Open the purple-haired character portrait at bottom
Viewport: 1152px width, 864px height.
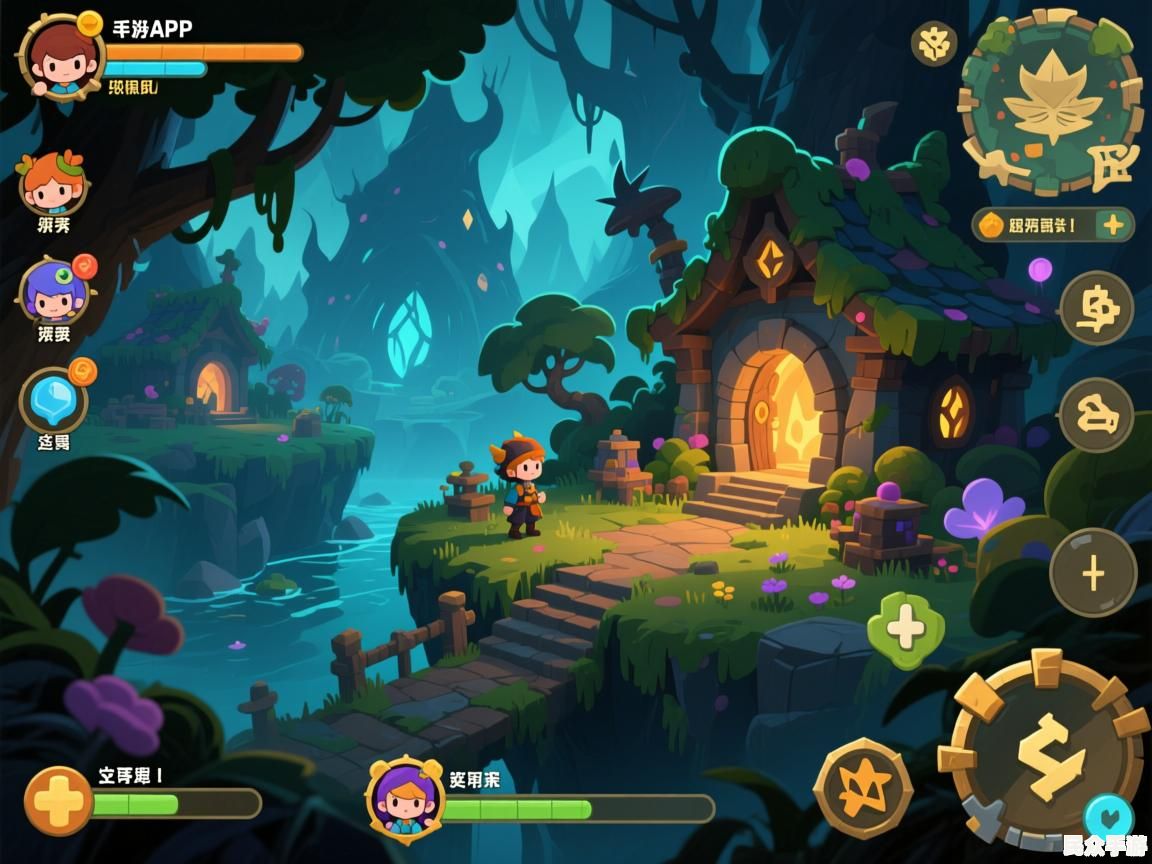[405, 798]
